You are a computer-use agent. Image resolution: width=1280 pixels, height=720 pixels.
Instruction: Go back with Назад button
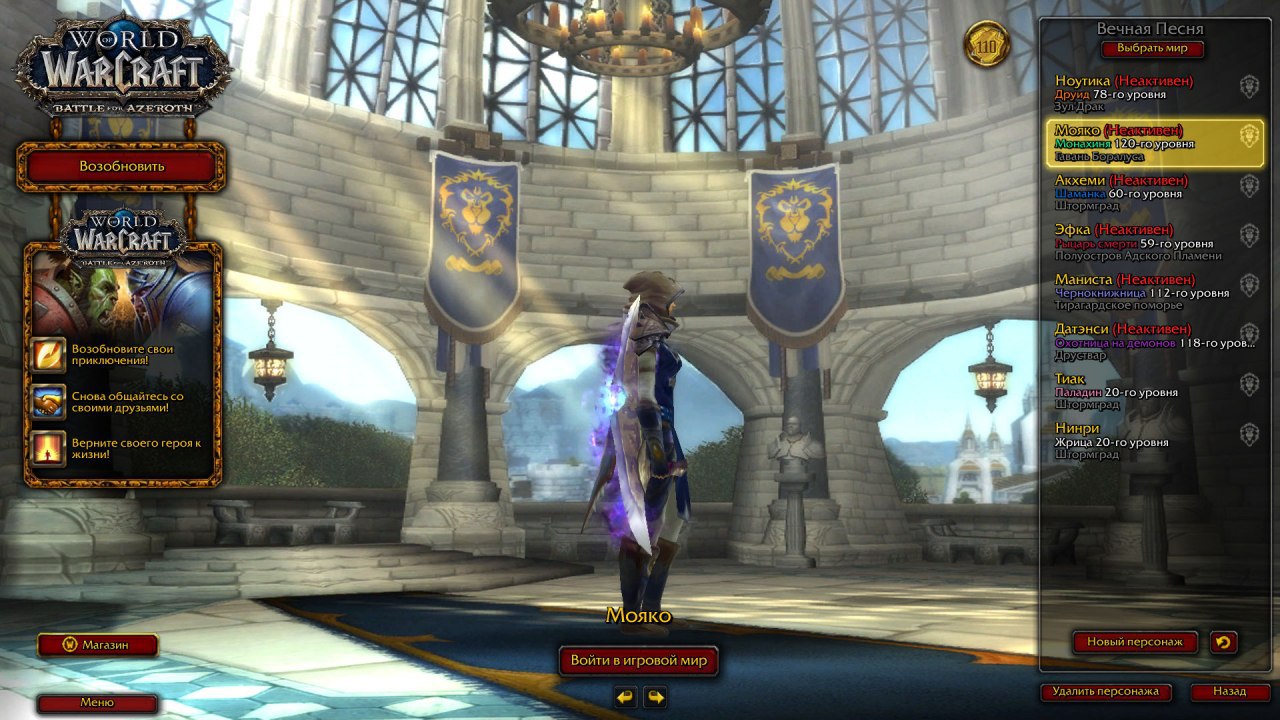1229,691
